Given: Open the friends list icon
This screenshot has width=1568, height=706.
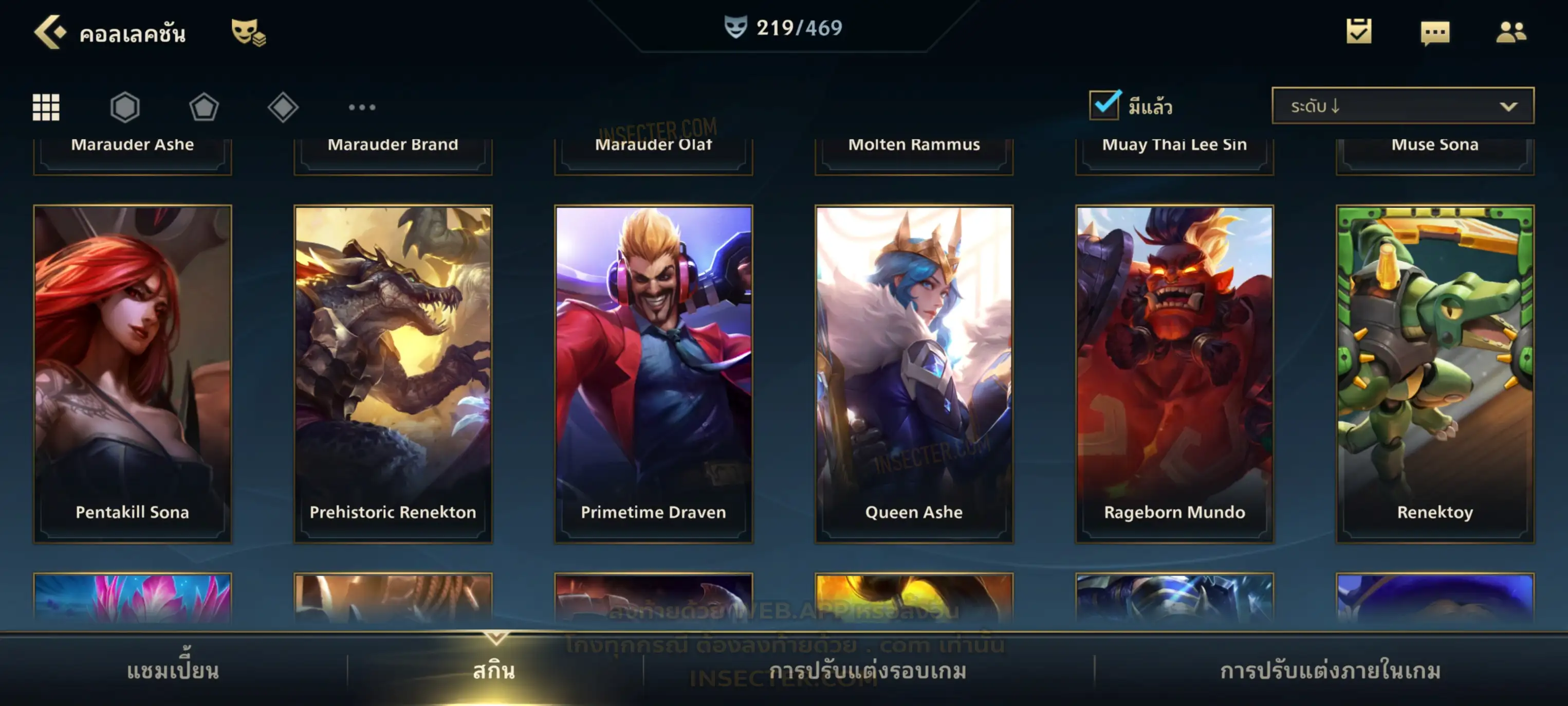Looking at the screenshot, I should (1511, 32).
